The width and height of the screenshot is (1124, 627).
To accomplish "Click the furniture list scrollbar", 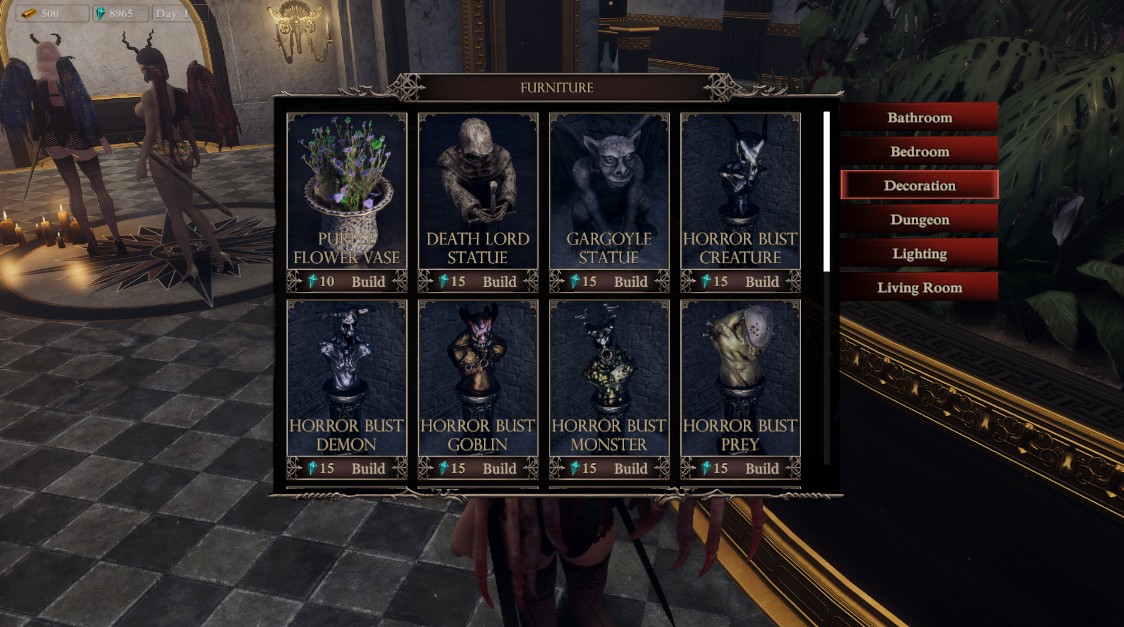I will [826, 190].
